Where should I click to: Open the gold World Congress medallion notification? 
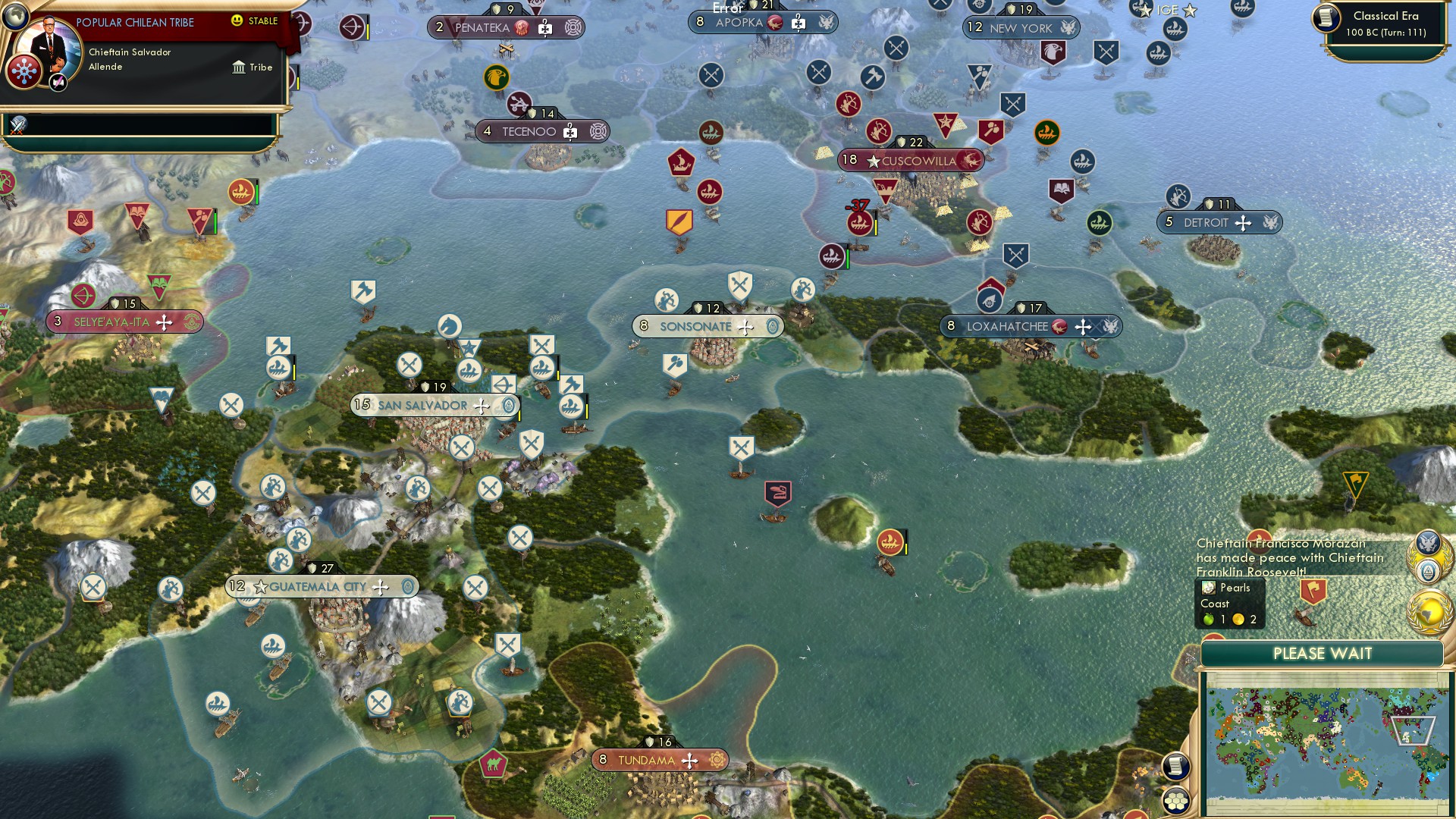click(x=1429, y=612)
